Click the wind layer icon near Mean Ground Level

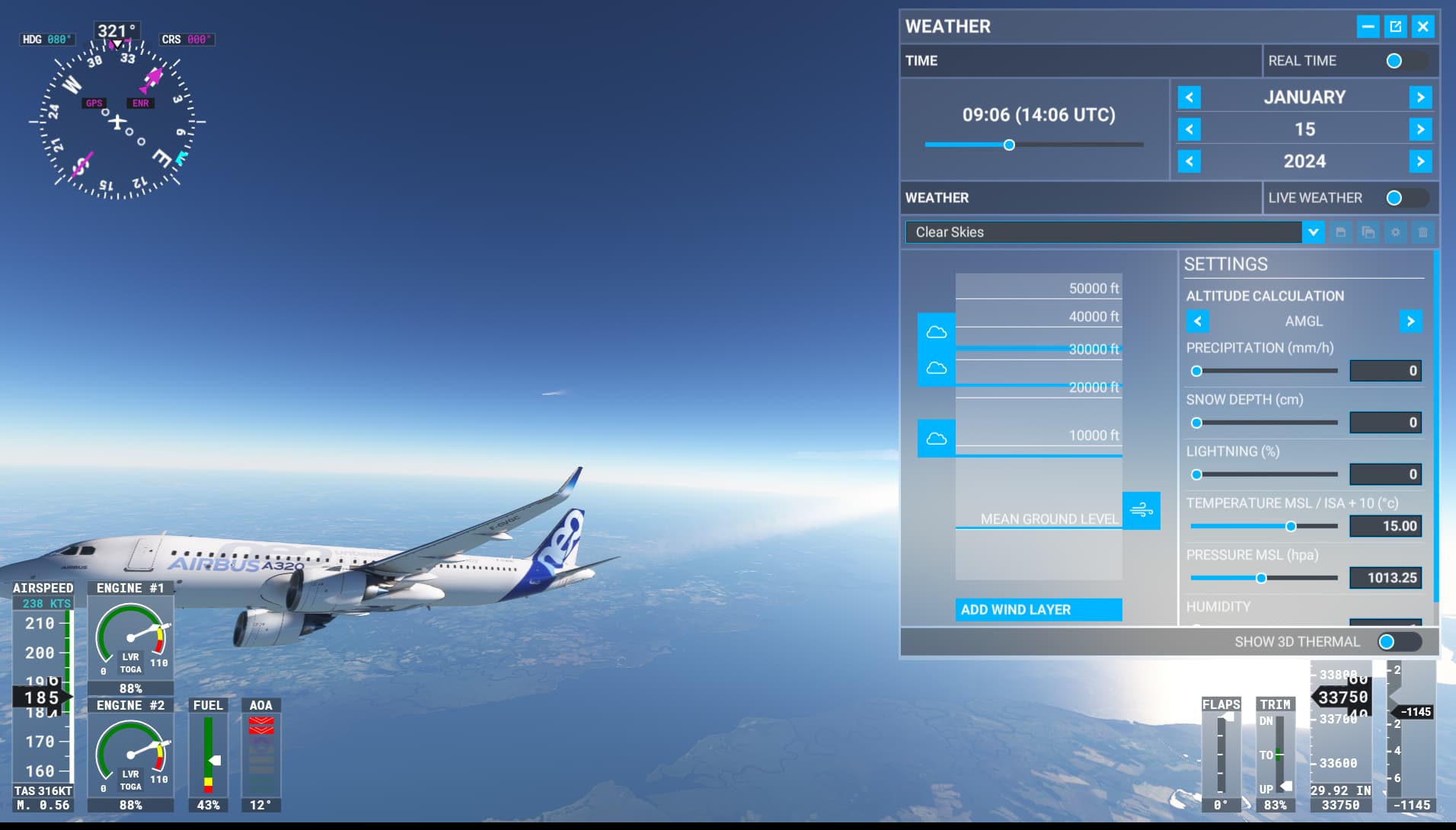(1141, 509)
